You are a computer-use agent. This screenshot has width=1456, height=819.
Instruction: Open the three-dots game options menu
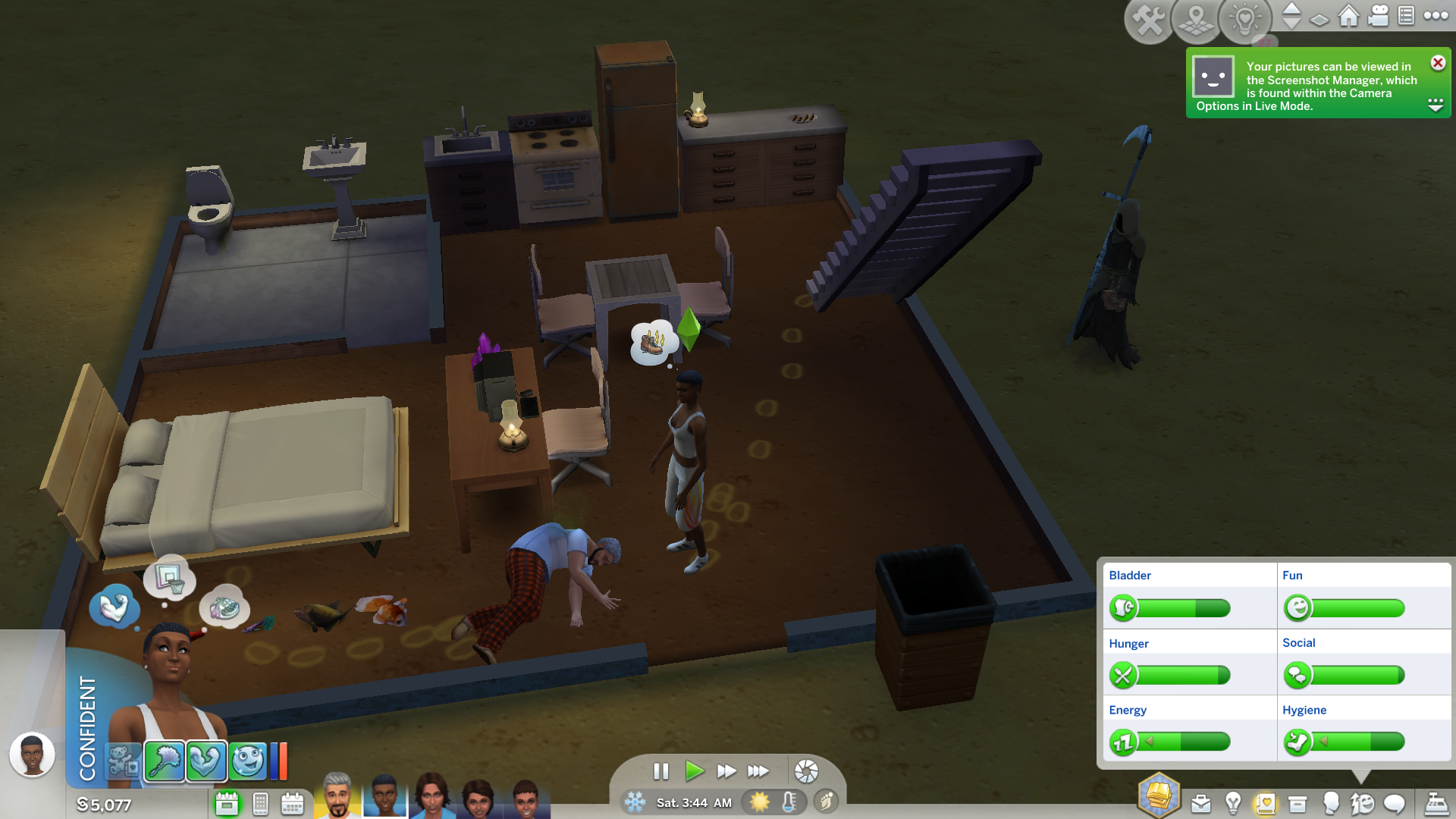pyautogui.click(x=1436, y=16)
